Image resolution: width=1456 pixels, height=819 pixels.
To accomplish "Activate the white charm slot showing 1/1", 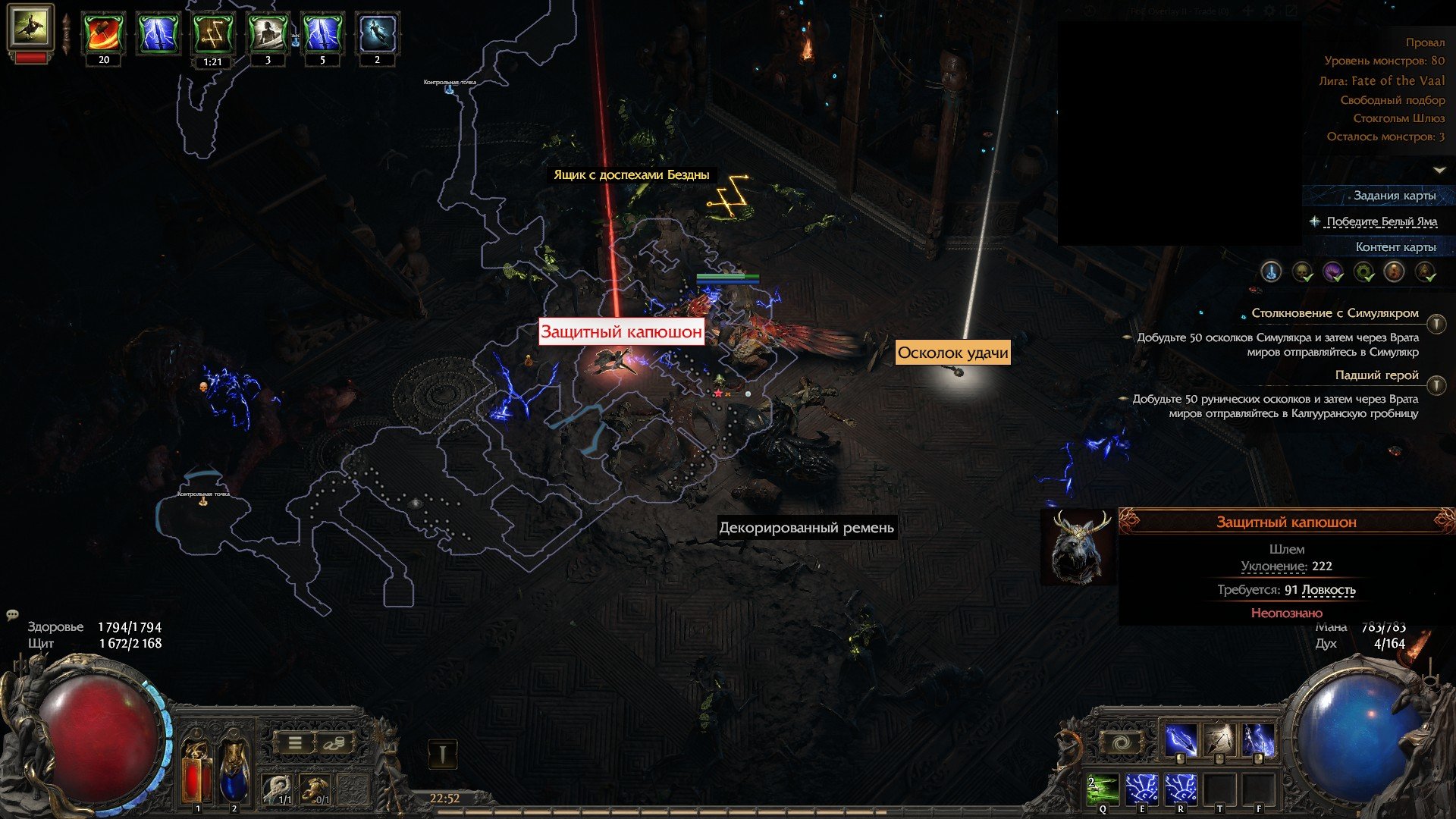I will [x=278, y=789].
